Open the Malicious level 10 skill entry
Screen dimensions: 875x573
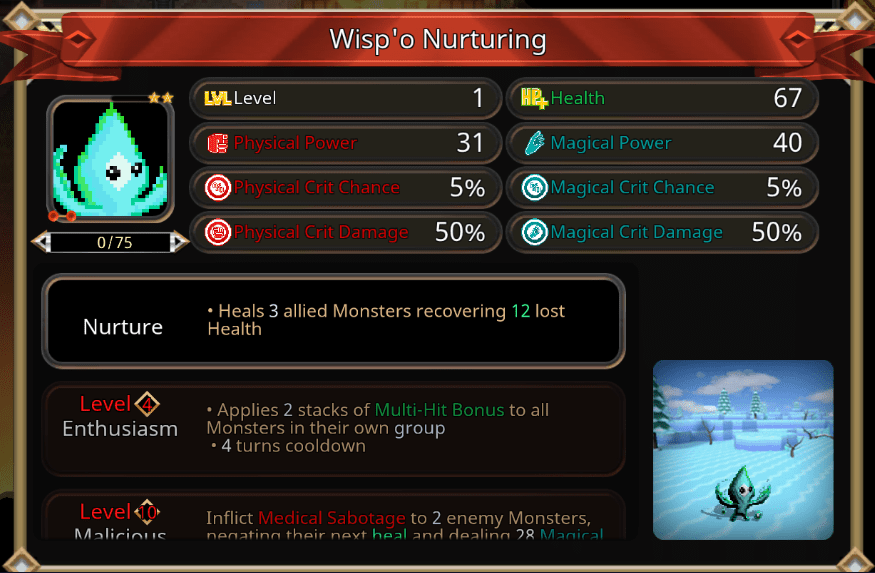(333, 518)
